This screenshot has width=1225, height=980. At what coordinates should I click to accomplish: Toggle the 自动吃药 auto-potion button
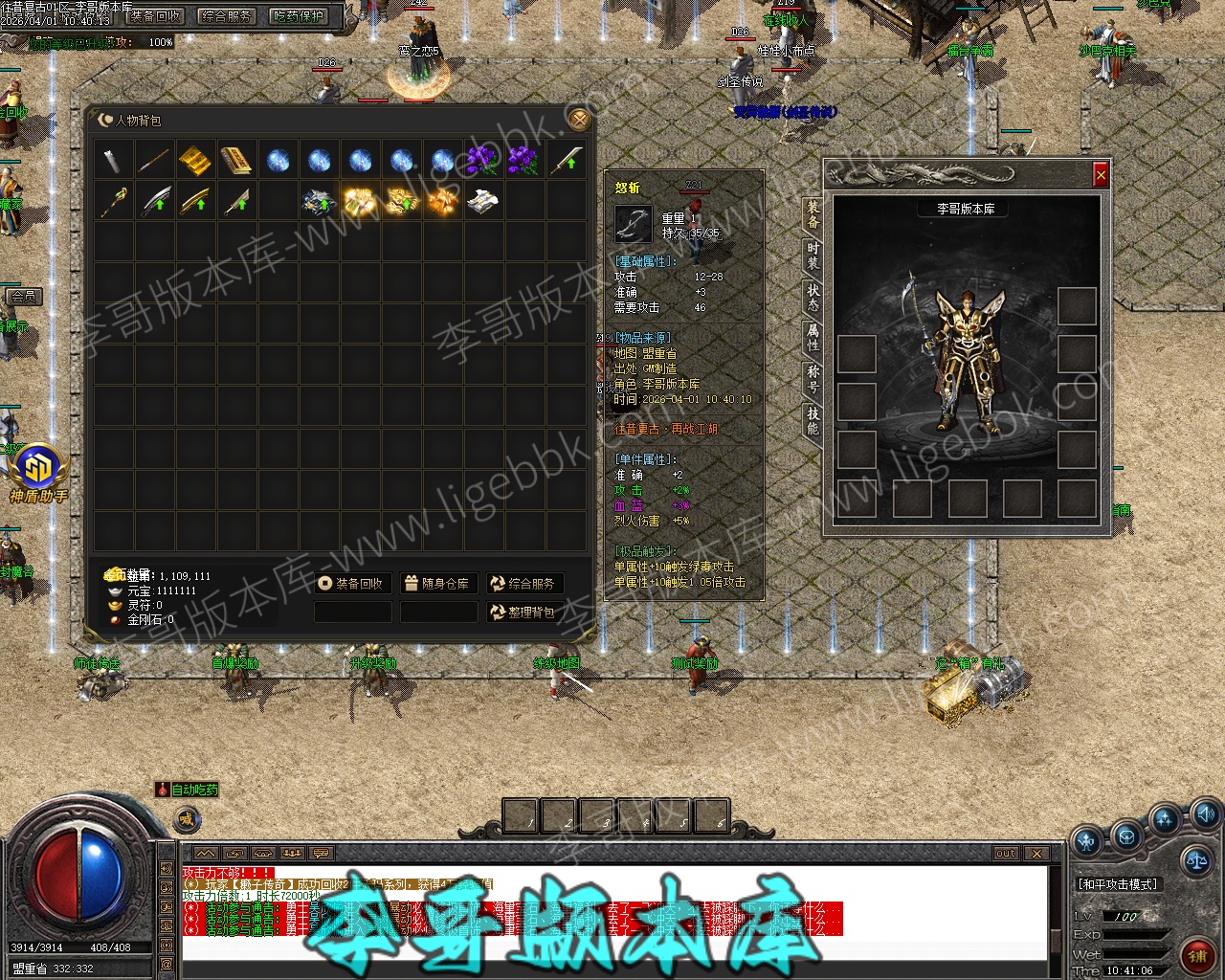point(188,790)
